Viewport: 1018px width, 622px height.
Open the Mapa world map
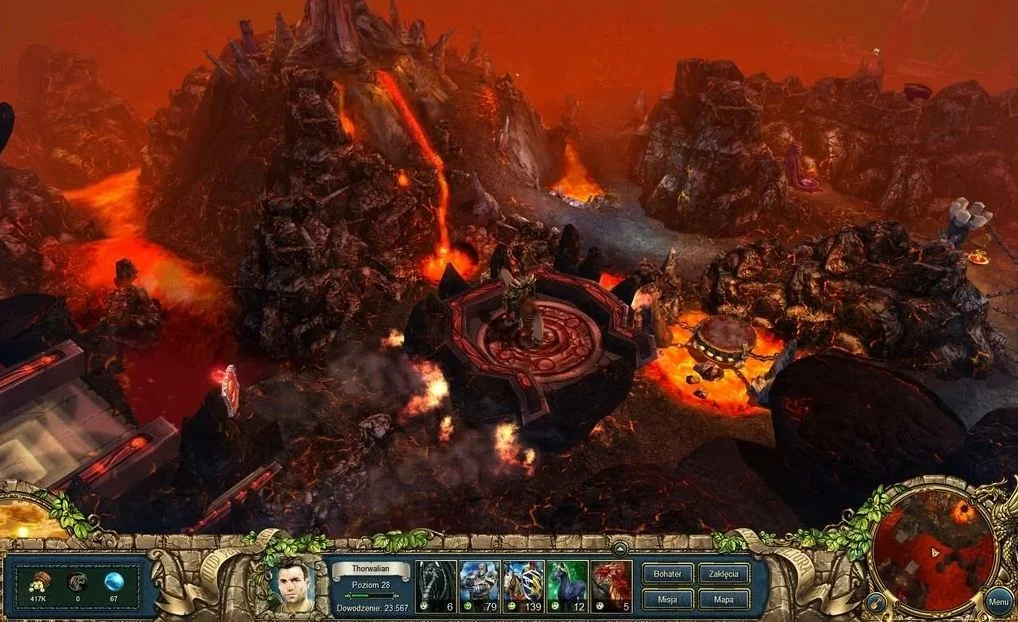723,599
